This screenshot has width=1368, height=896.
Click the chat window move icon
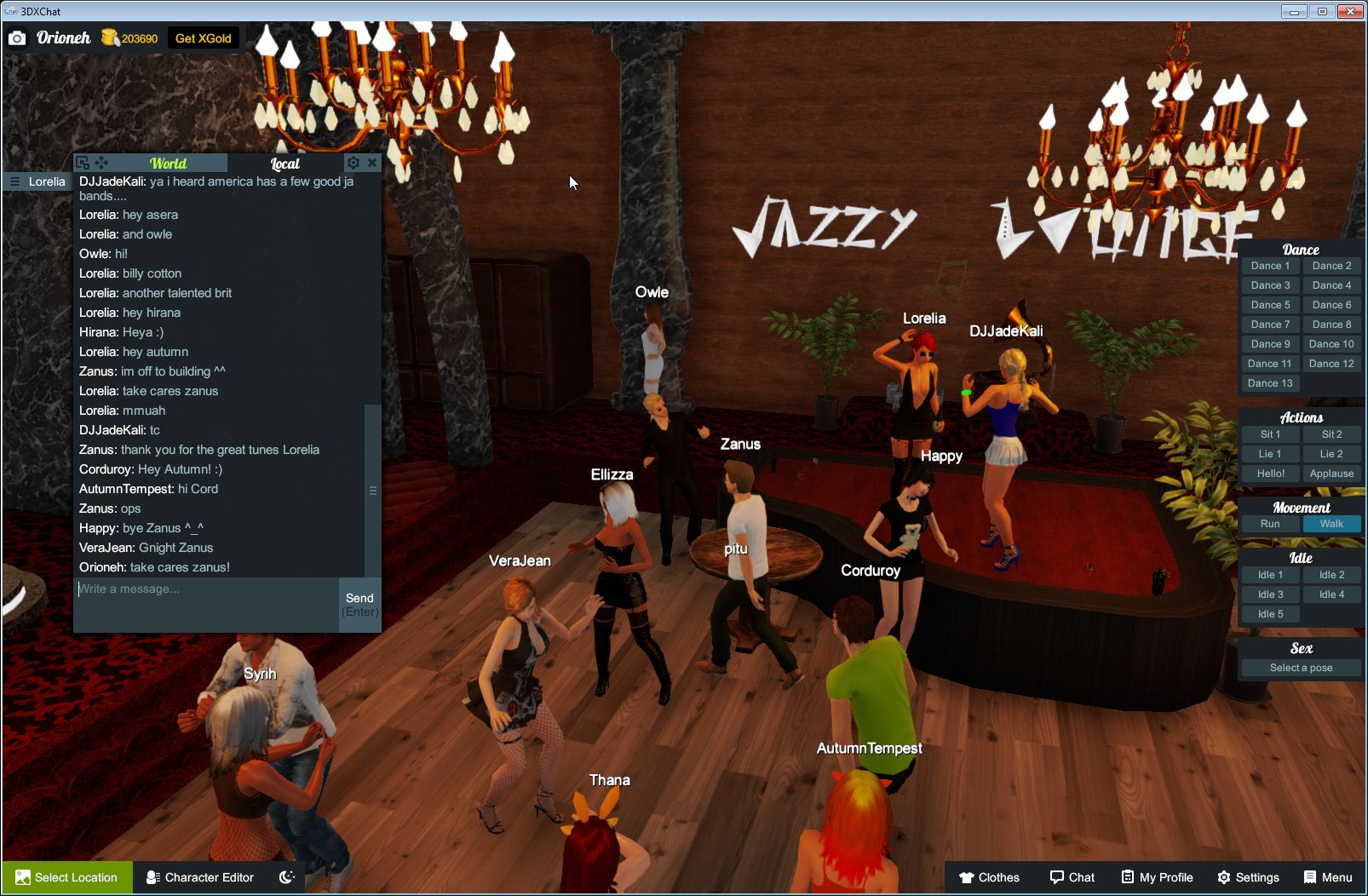tap(101, 162)
